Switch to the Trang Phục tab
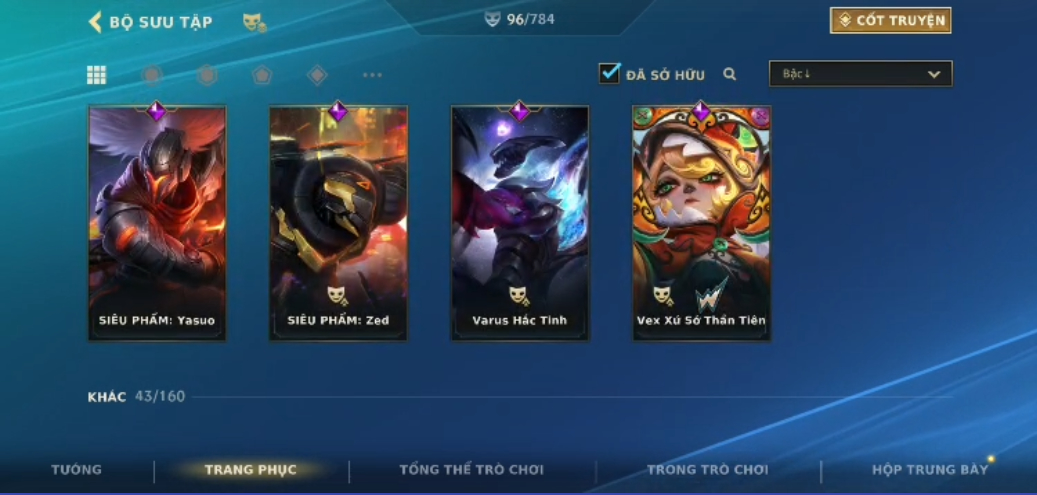Image resolution: width=1037 pixels, height=495 pixels. pos(250,470)
